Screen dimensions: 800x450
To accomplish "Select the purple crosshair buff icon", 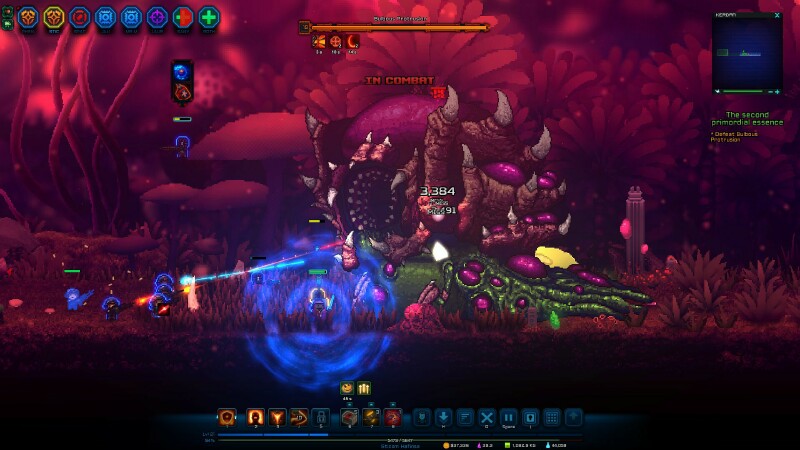I will pos(157,17).
